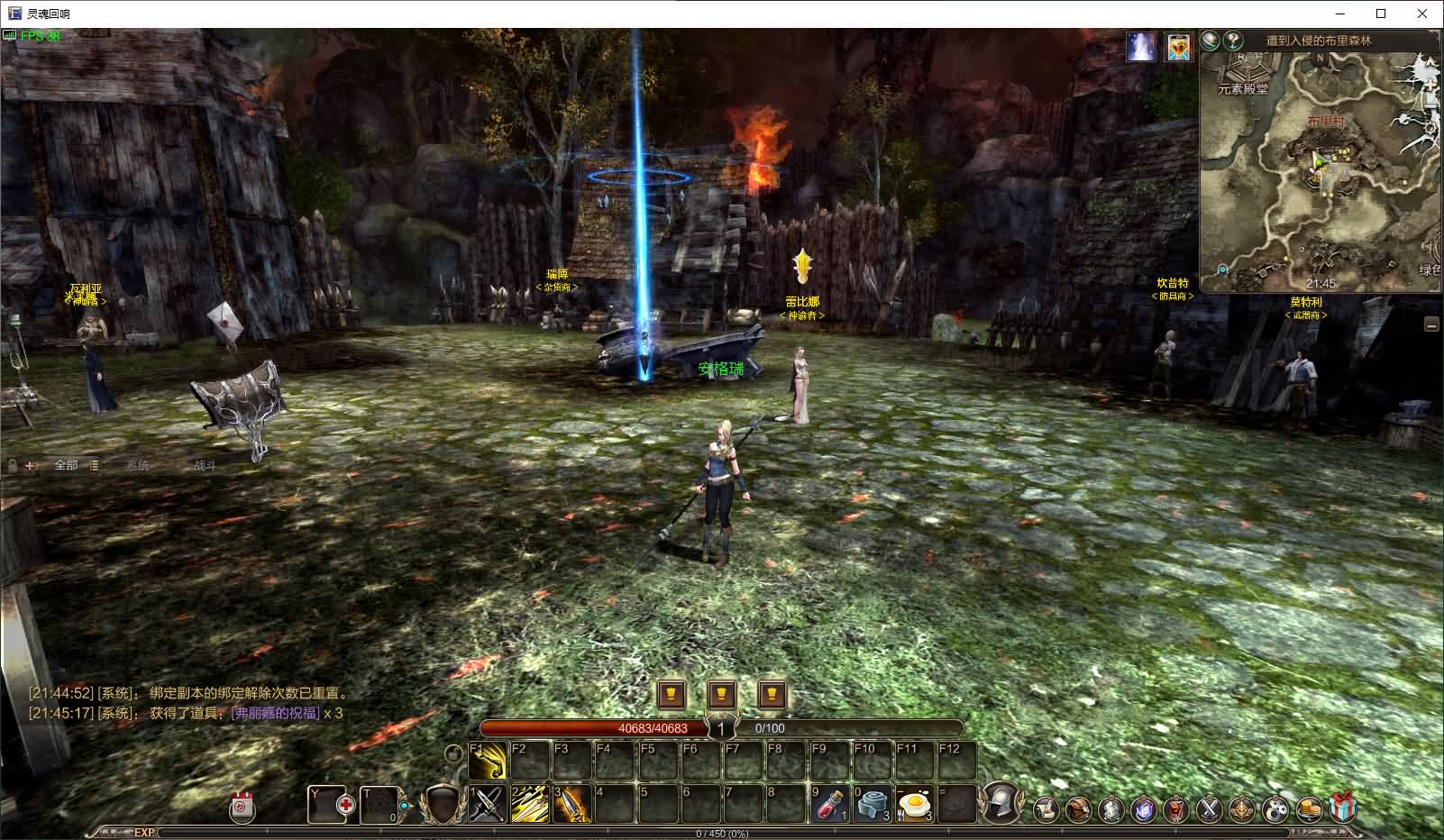
Task: Open the red calendar icon
Action: [x=242, y=807]
